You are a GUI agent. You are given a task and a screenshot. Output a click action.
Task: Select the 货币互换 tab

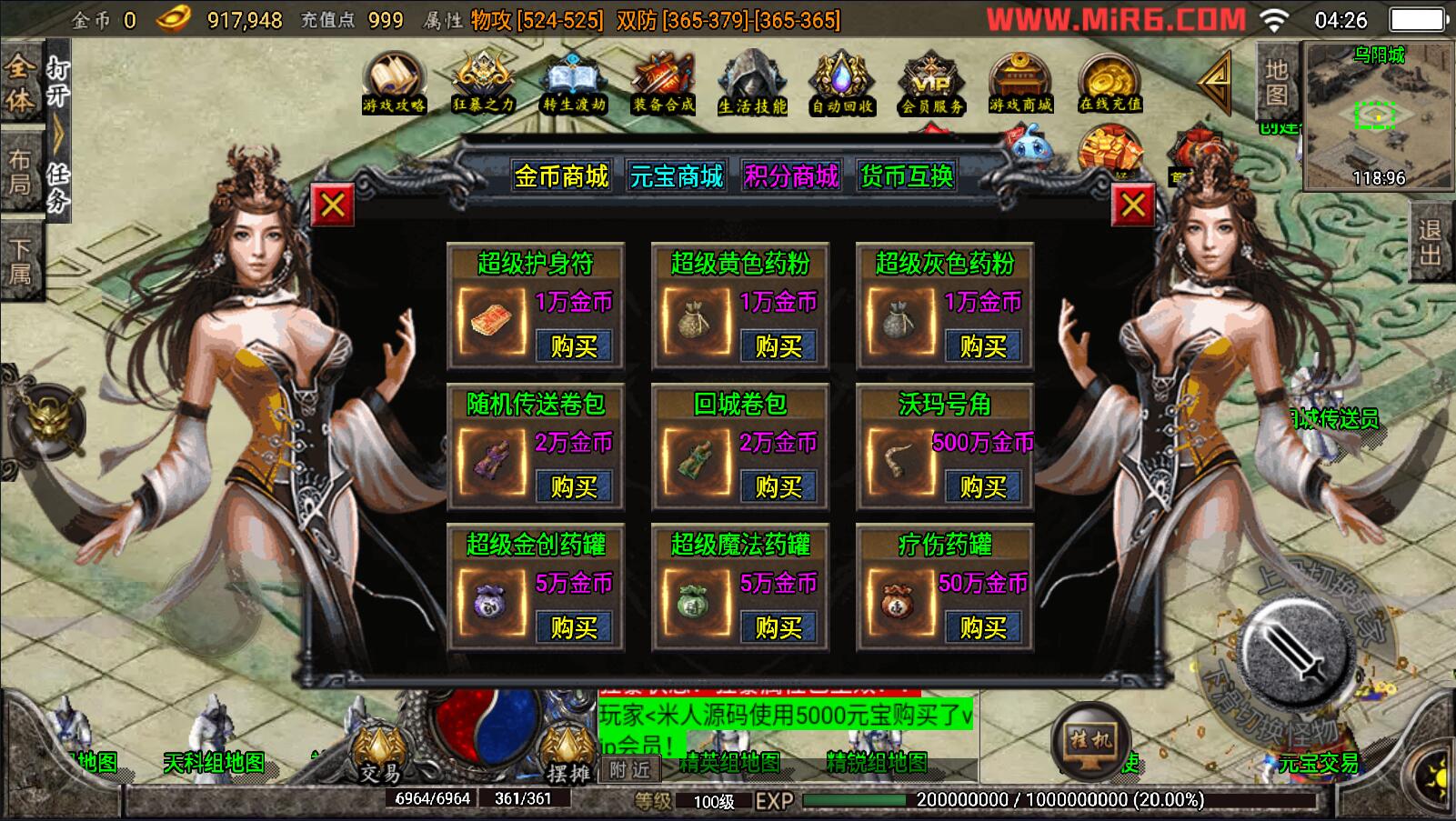tap(907, 175)
